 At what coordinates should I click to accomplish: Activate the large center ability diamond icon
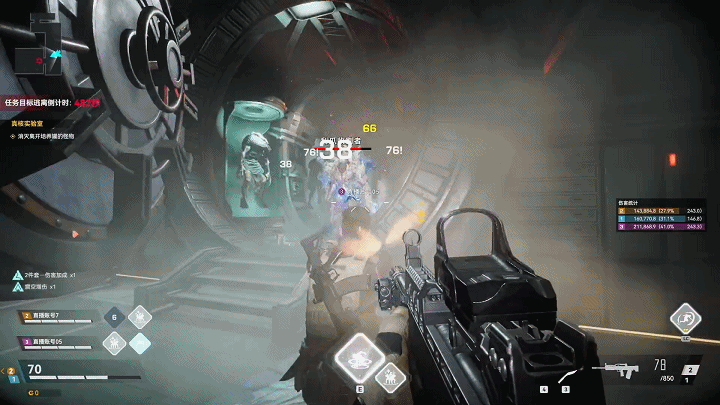(x=360, y=357)
